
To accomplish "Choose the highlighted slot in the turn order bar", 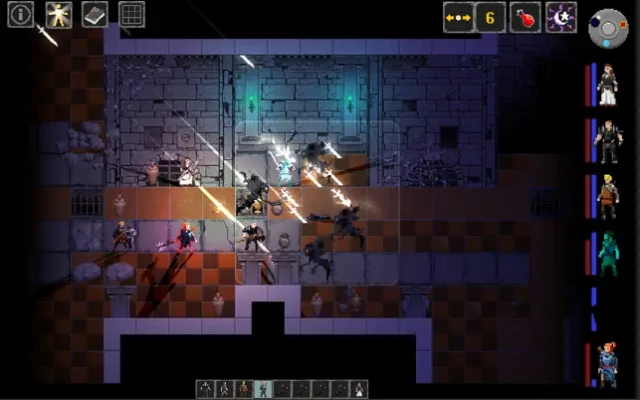I will click(x=262, y=389).
